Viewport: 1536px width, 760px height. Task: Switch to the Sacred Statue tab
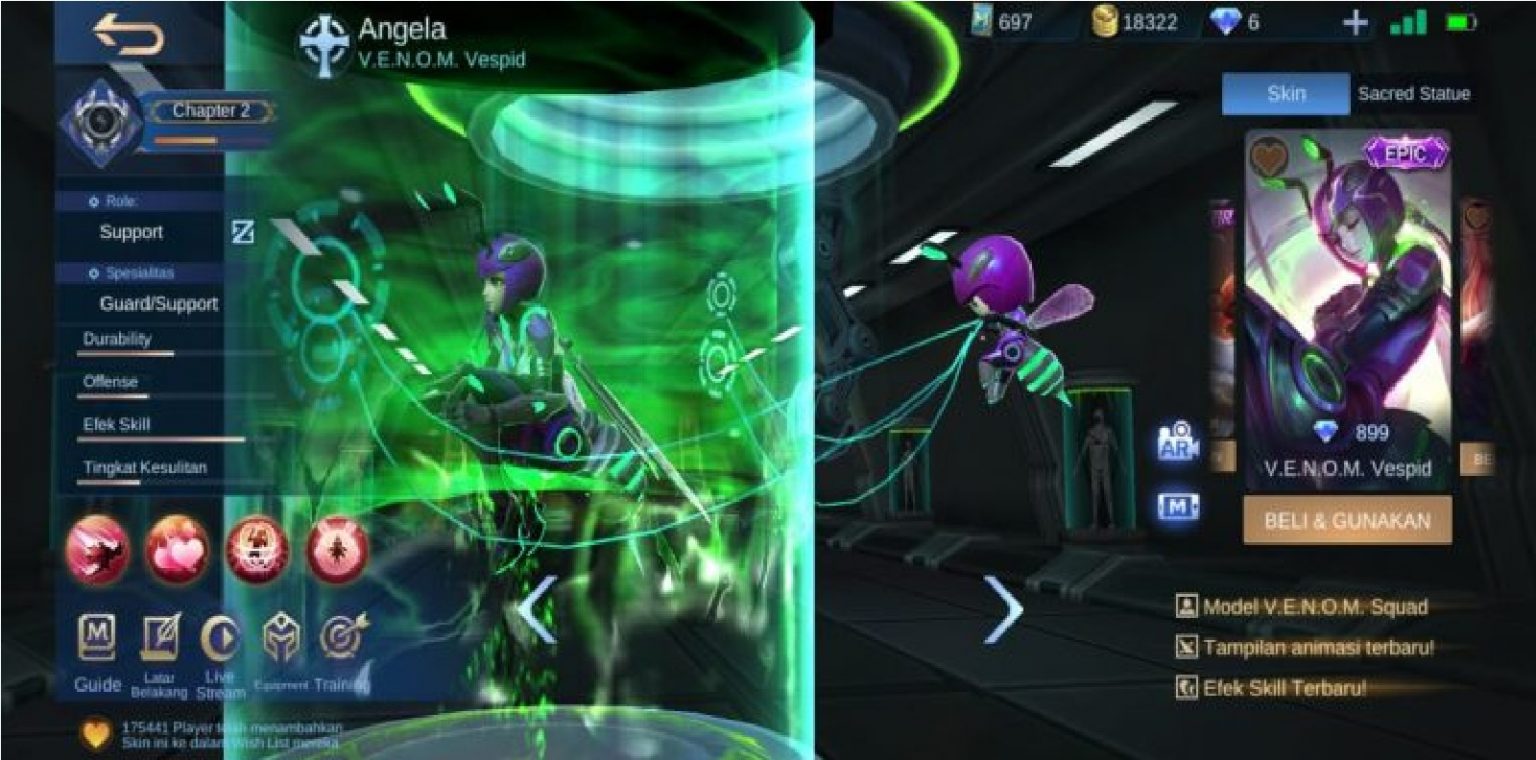[1413, 93]
